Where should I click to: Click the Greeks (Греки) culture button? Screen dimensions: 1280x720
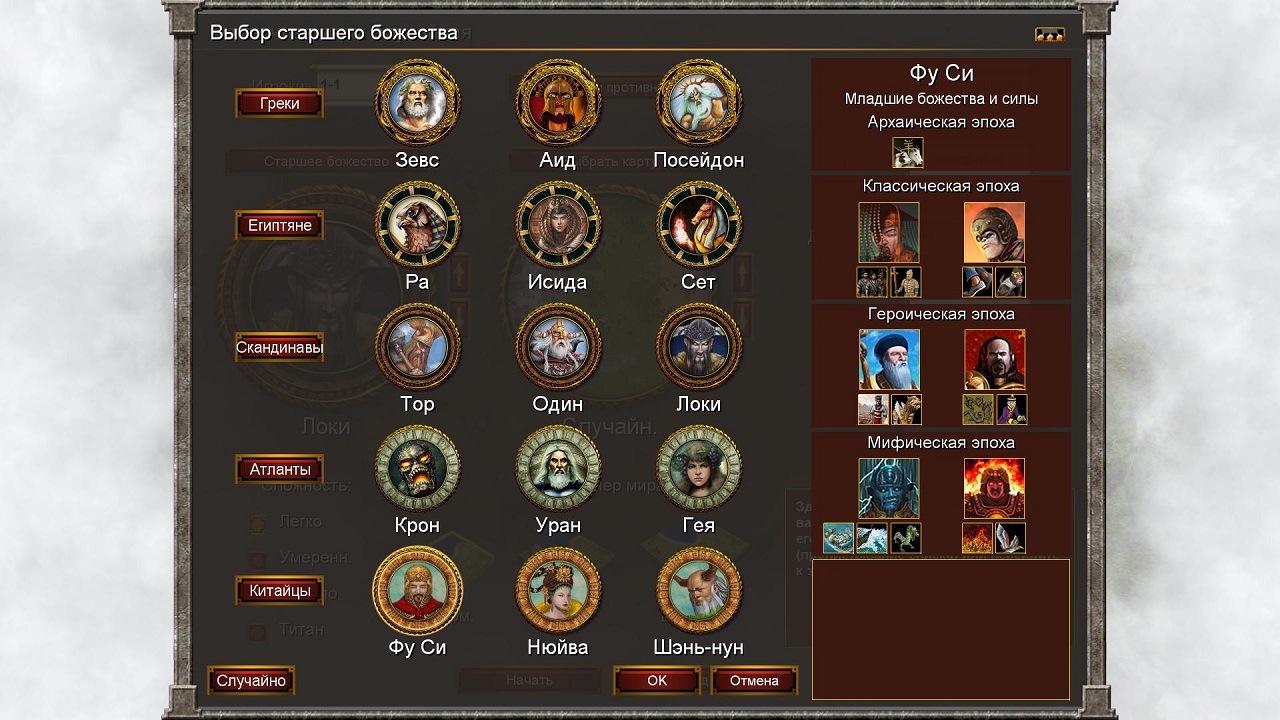click(280, 103)
